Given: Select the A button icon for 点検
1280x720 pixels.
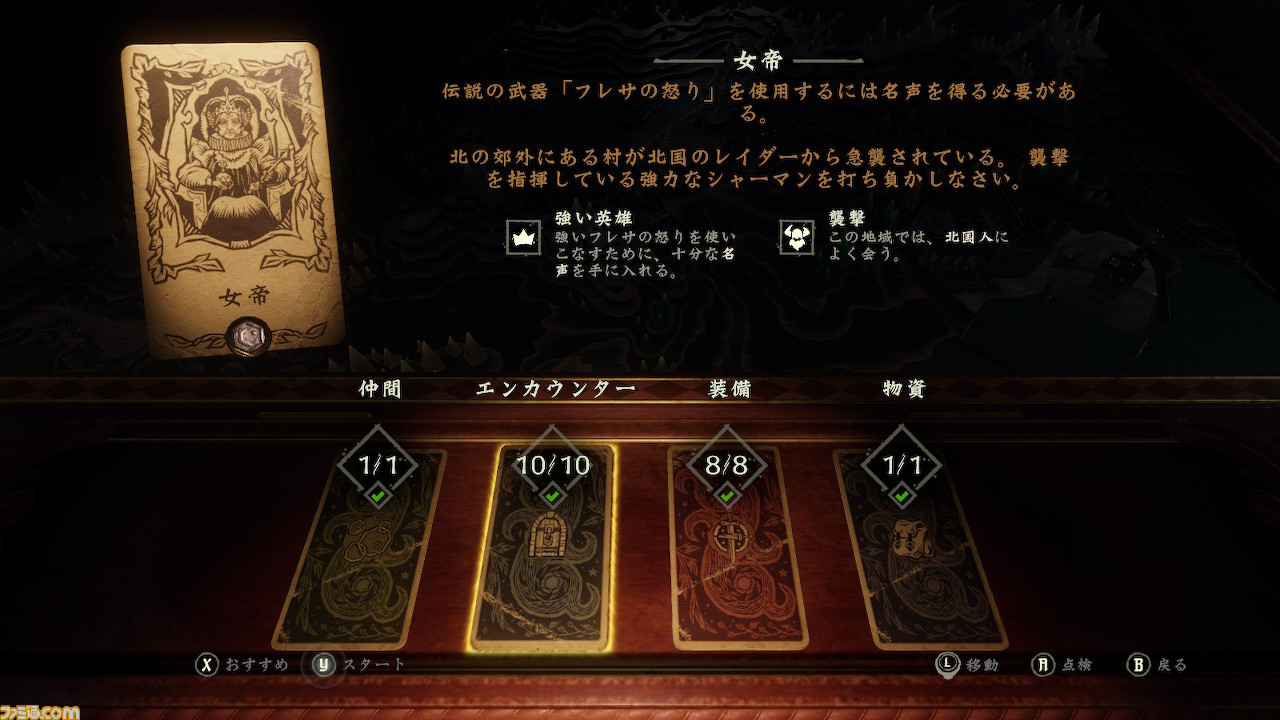Looking at the screenshot, I should [1040, 663].
